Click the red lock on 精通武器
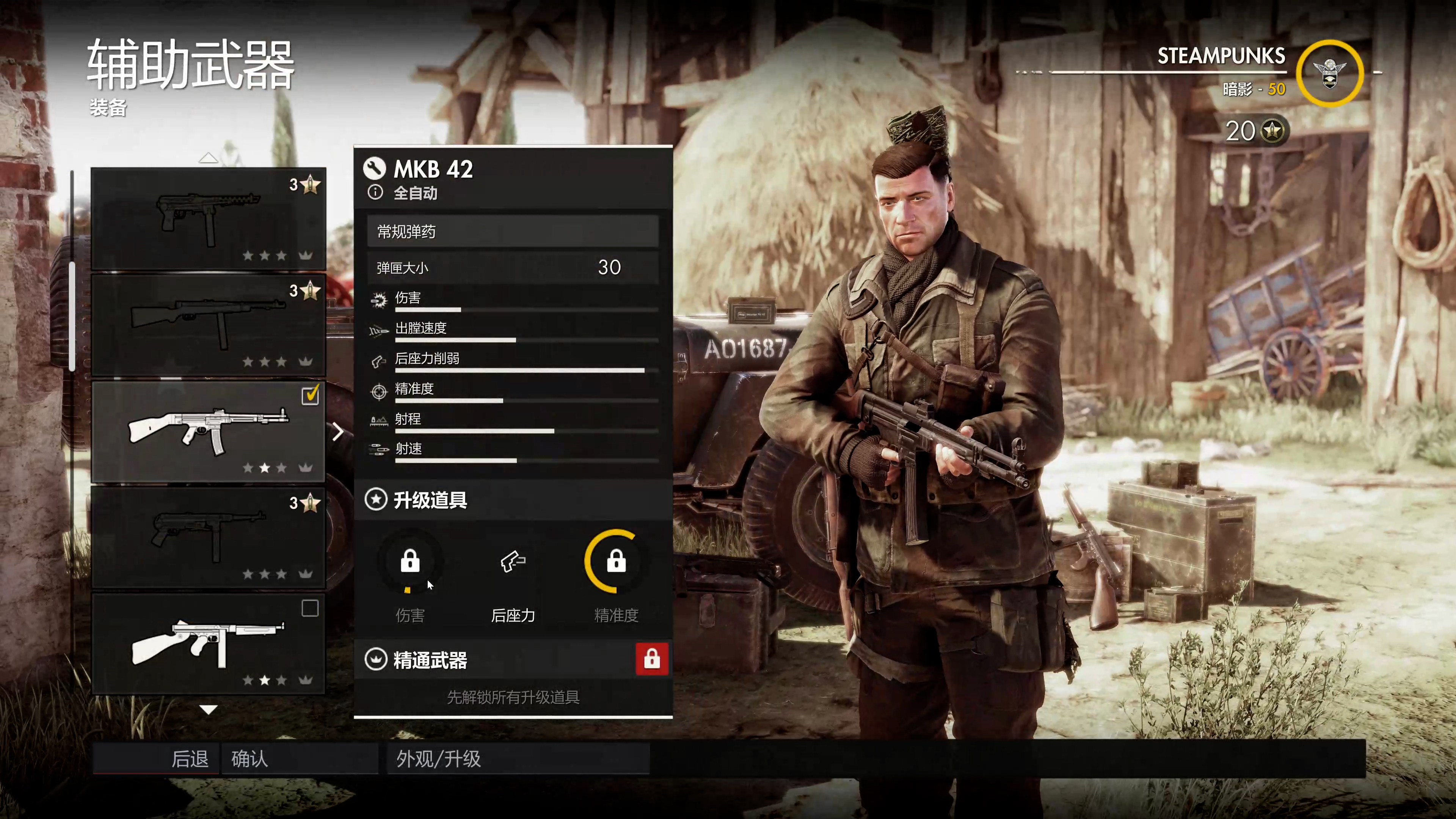 point(652,659)
